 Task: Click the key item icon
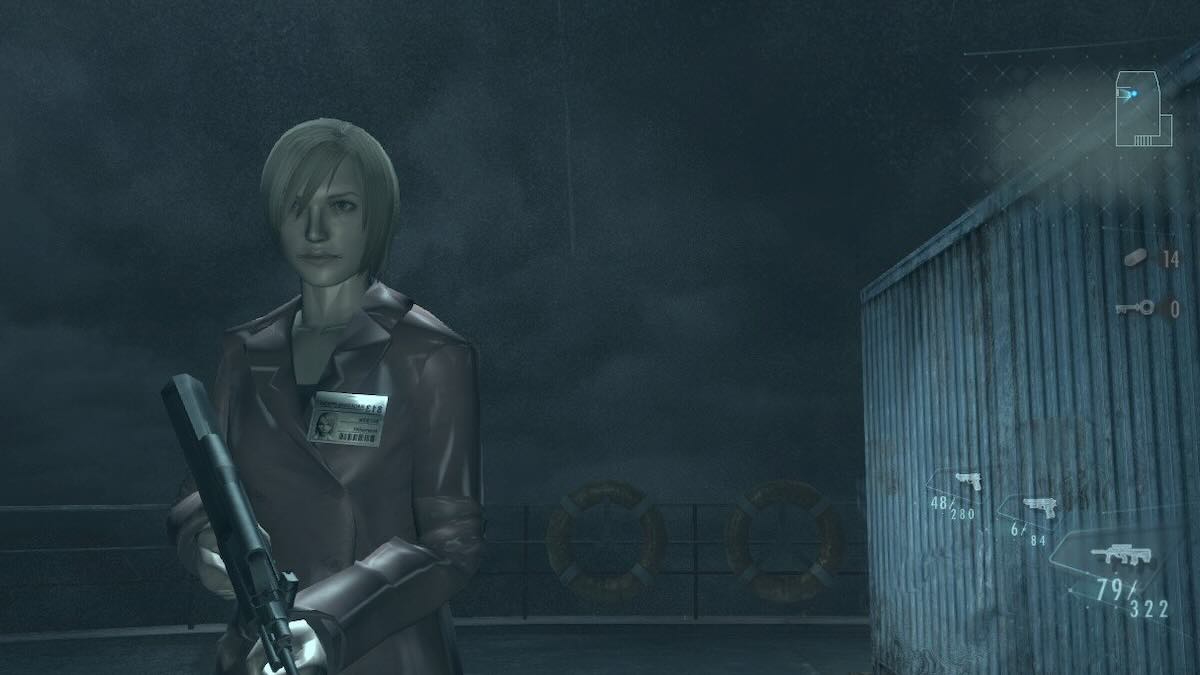[1136, 308]
